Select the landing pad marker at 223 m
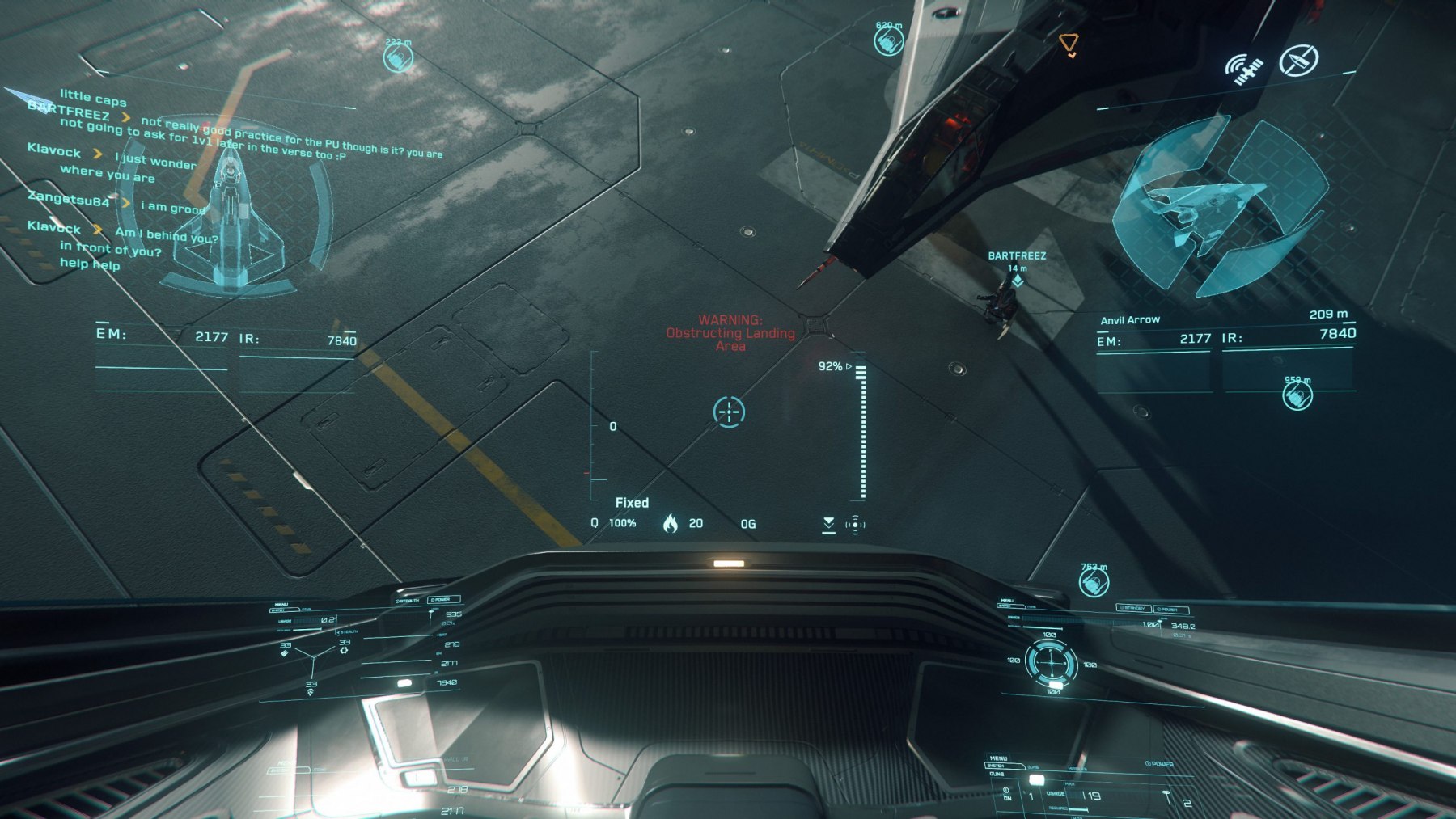1456x819 pixels. click(x=398, y=57)
